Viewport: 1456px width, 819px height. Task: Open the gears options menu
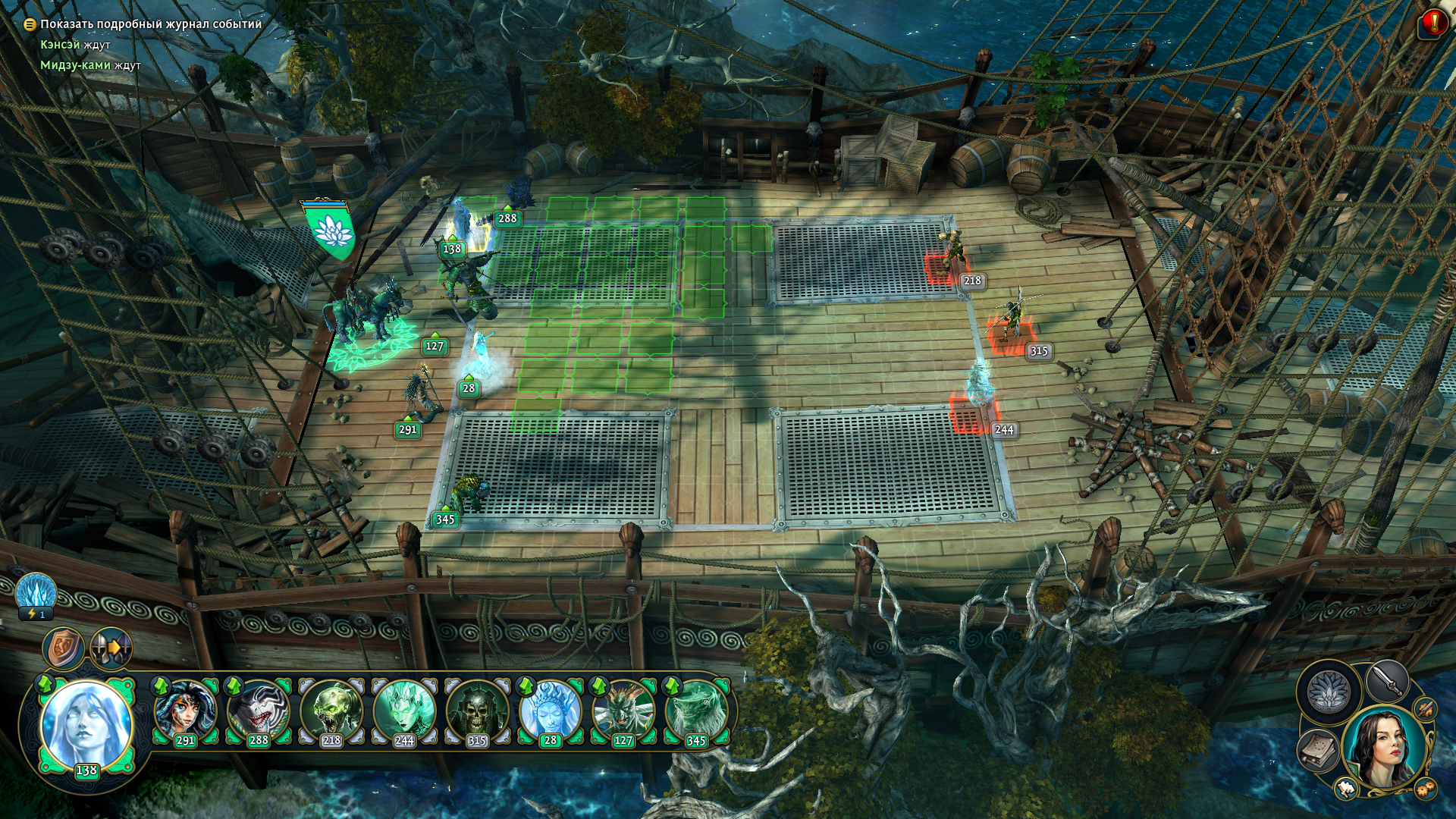1425,789
